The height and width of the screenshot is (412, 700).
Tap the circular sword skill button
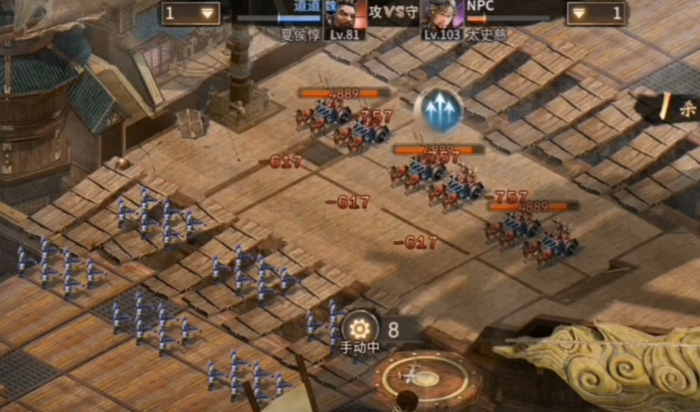click(411, 379)
